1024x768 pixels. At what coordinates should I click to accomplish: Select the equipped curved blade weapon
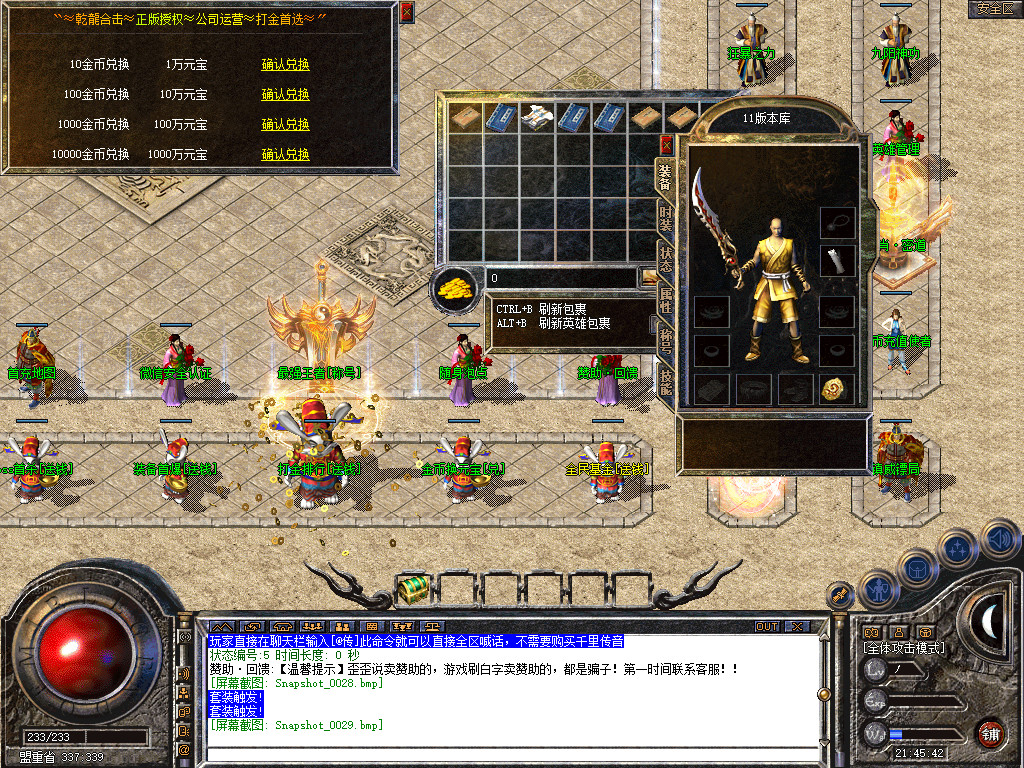[x=717, y=225]
